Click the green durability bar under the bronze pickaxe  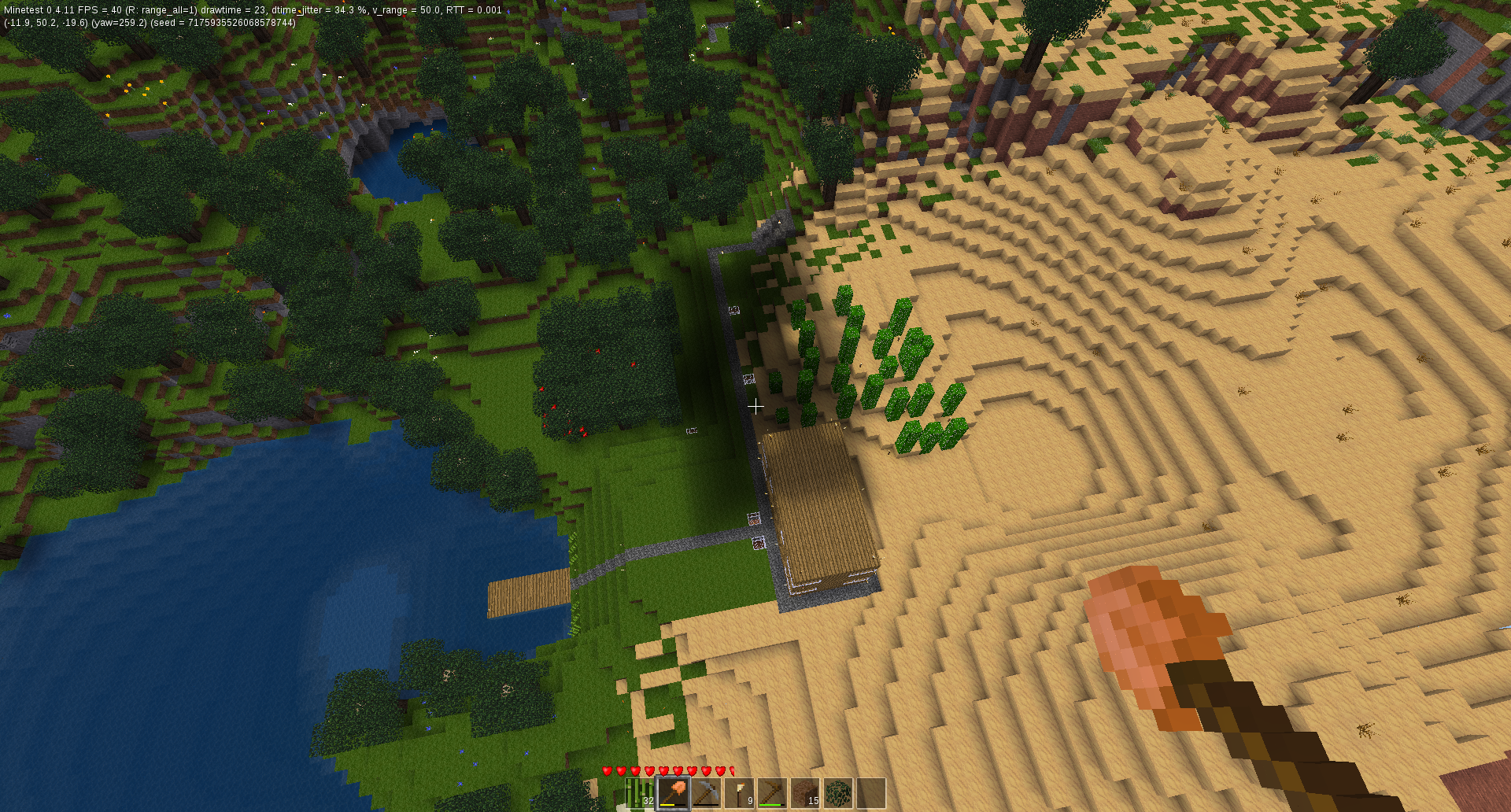point(771,805)
